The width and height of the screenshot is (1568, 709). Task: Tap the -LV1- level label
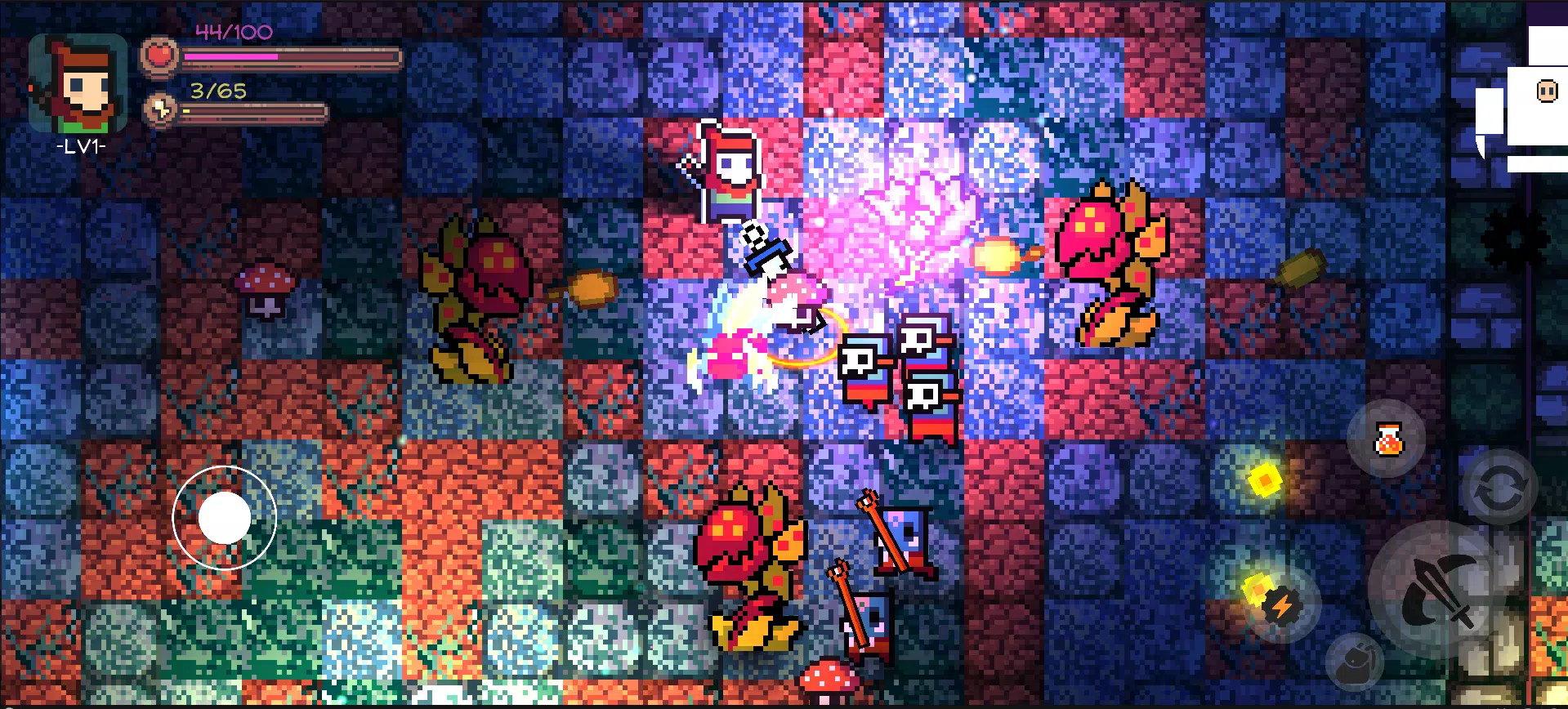(x=82, y=147)
